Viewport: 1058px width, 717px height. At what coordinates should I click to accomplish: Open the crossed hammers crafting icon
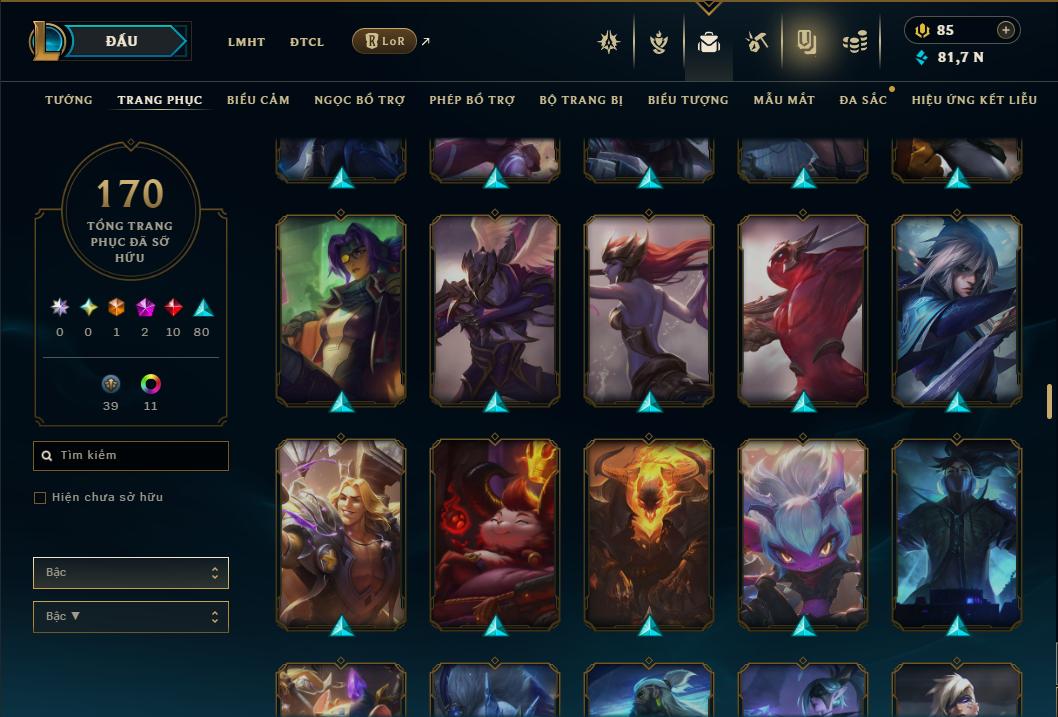[756, 42]
